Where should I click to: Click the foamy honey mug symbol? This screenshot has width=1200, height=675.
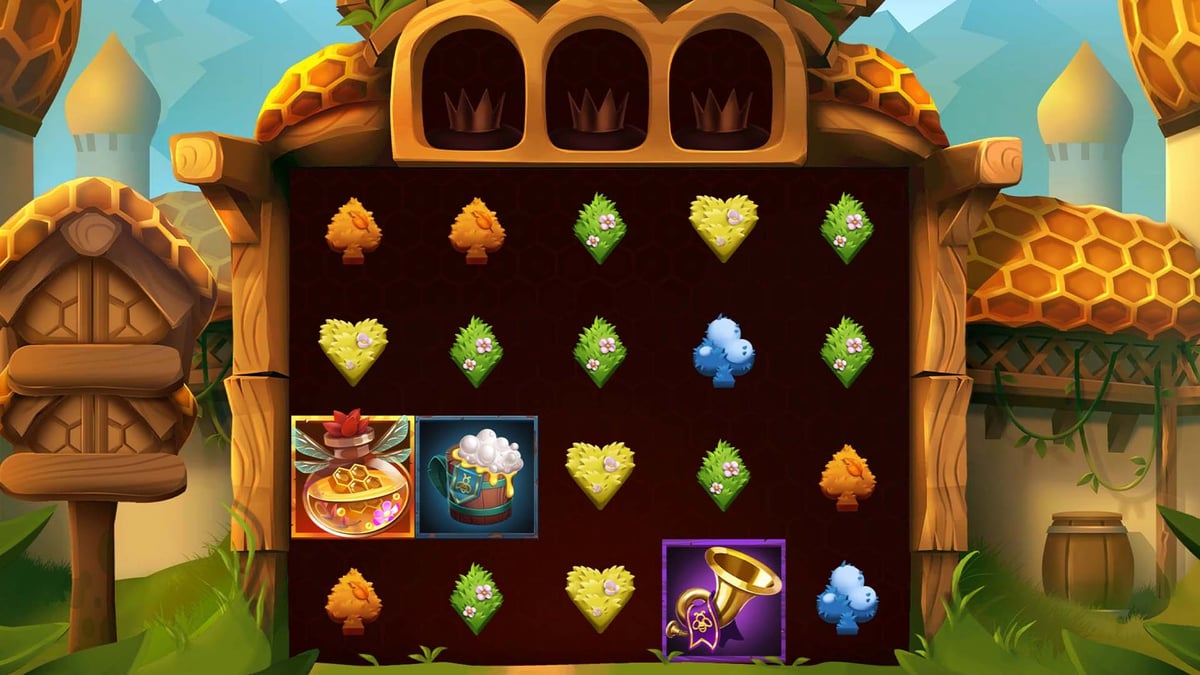[477, 477]
